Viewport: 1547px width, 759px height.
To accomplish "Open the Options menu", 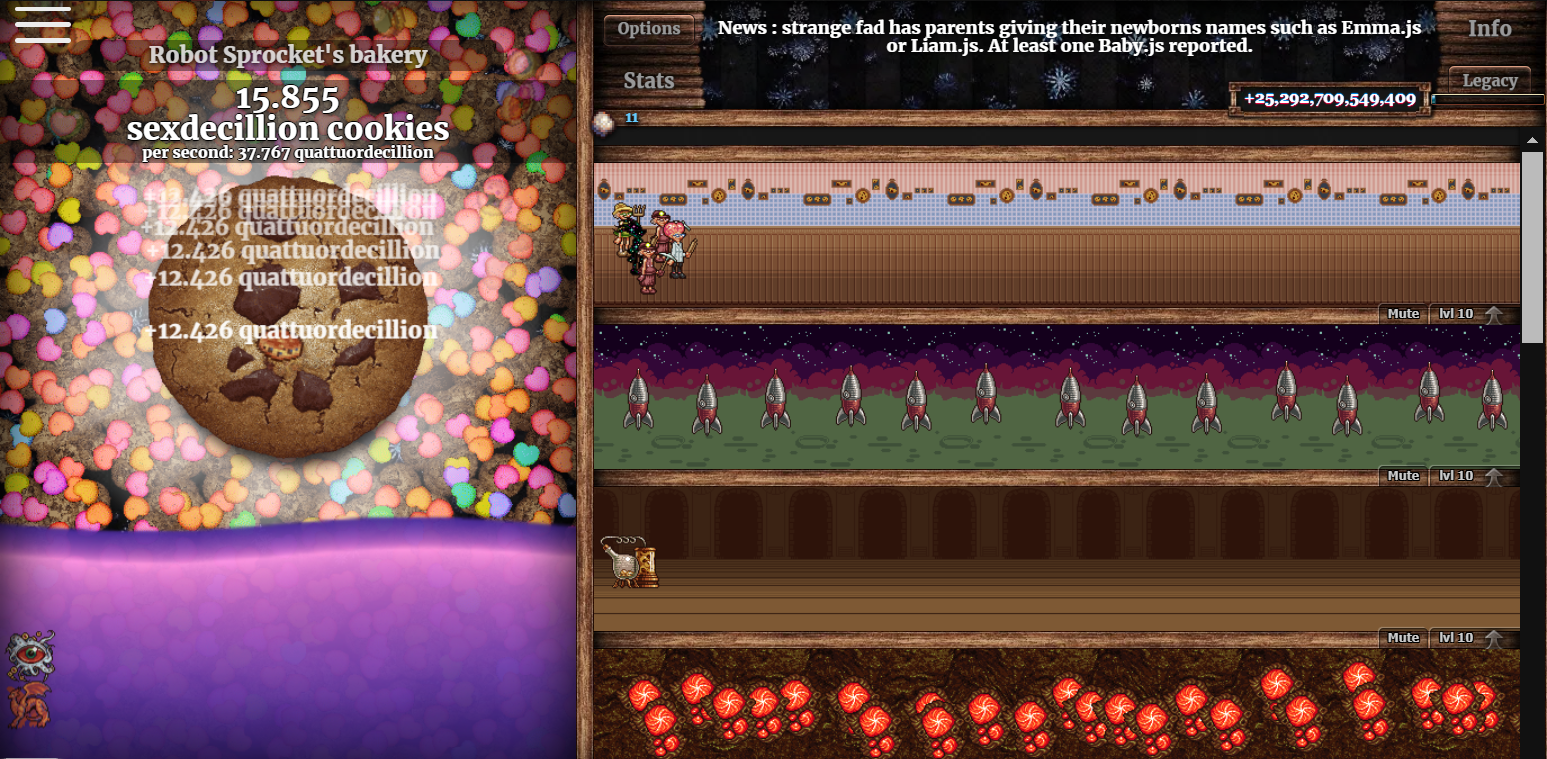I will click(648, 29).
